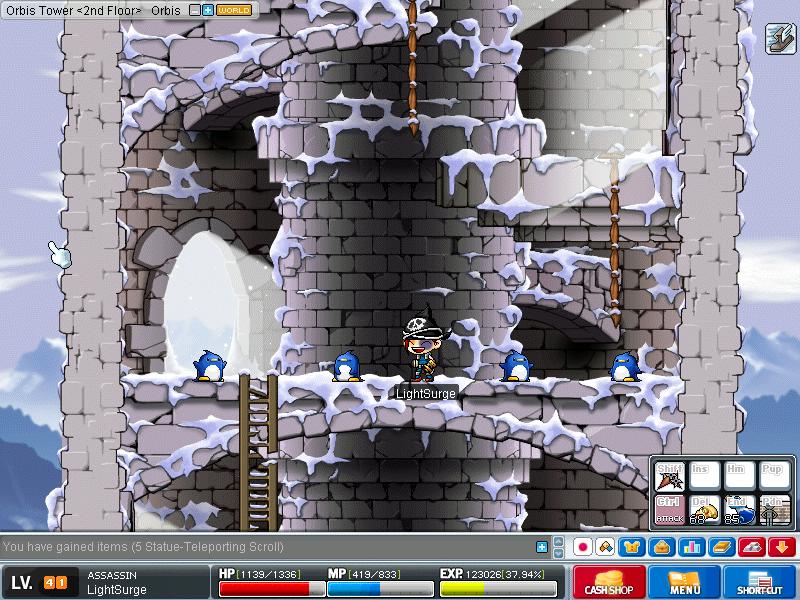Activate the Pdn skill quickslot

[773, 510]
